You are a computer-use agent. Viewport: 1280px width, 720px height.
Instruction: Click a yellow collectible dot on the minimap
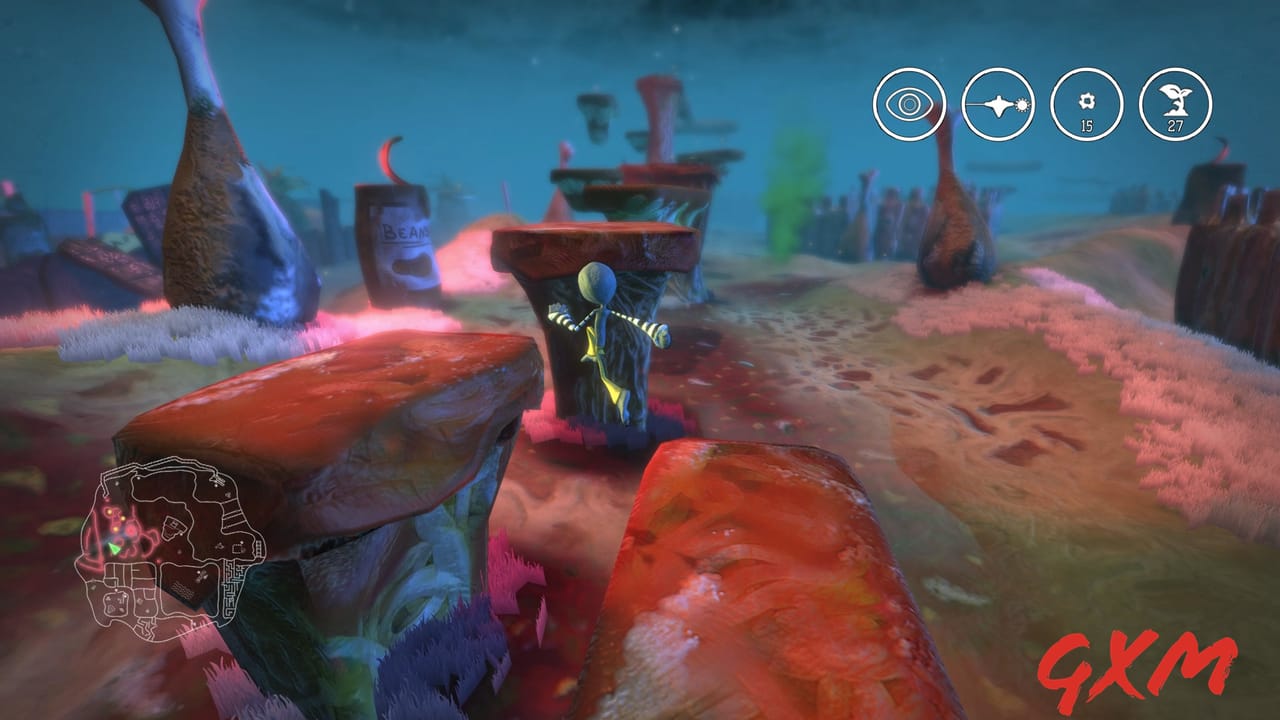(x=109, y=512)
